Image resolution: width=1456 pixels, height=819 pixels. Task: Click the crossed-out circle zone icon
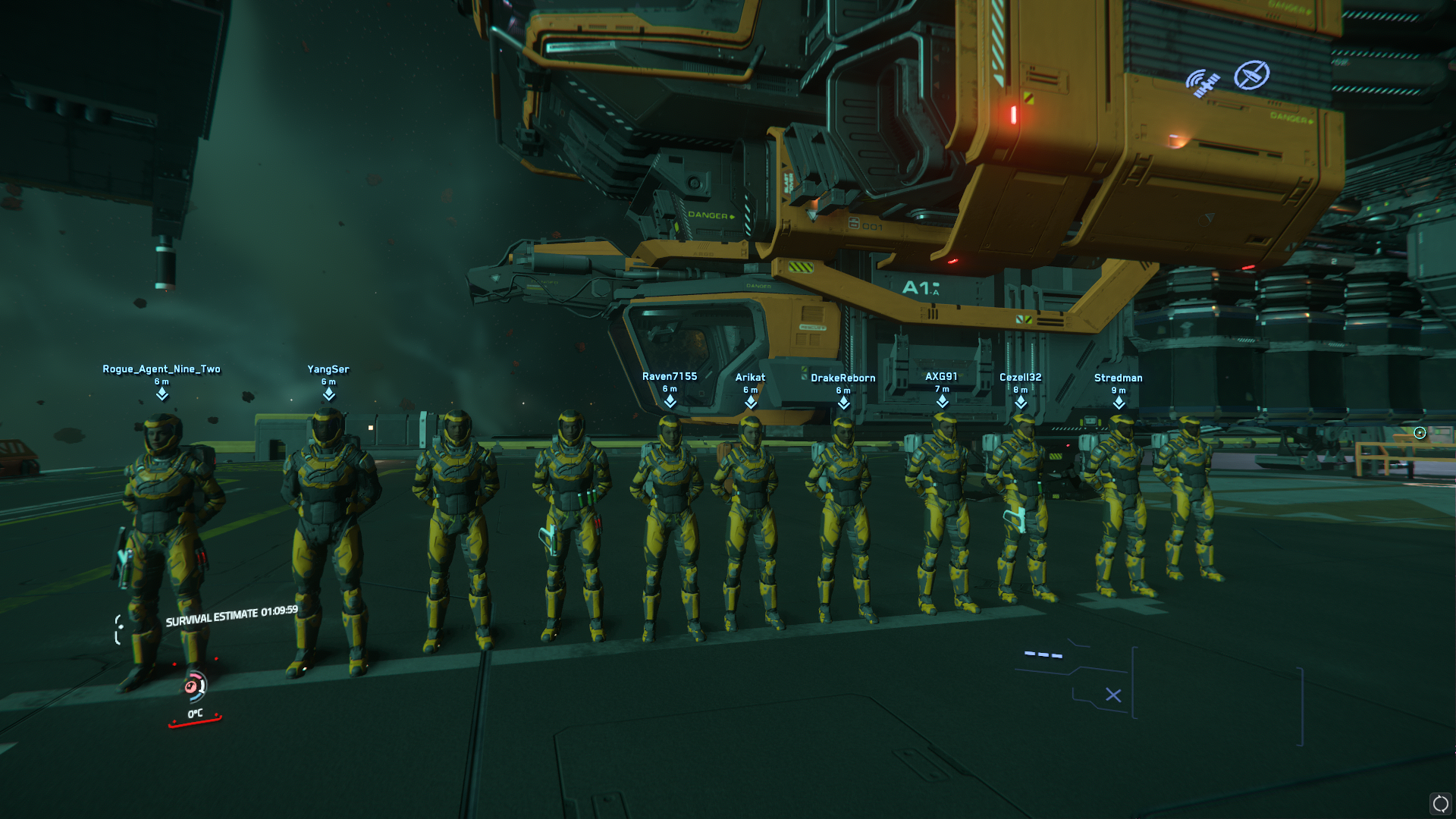point(1251,75)
